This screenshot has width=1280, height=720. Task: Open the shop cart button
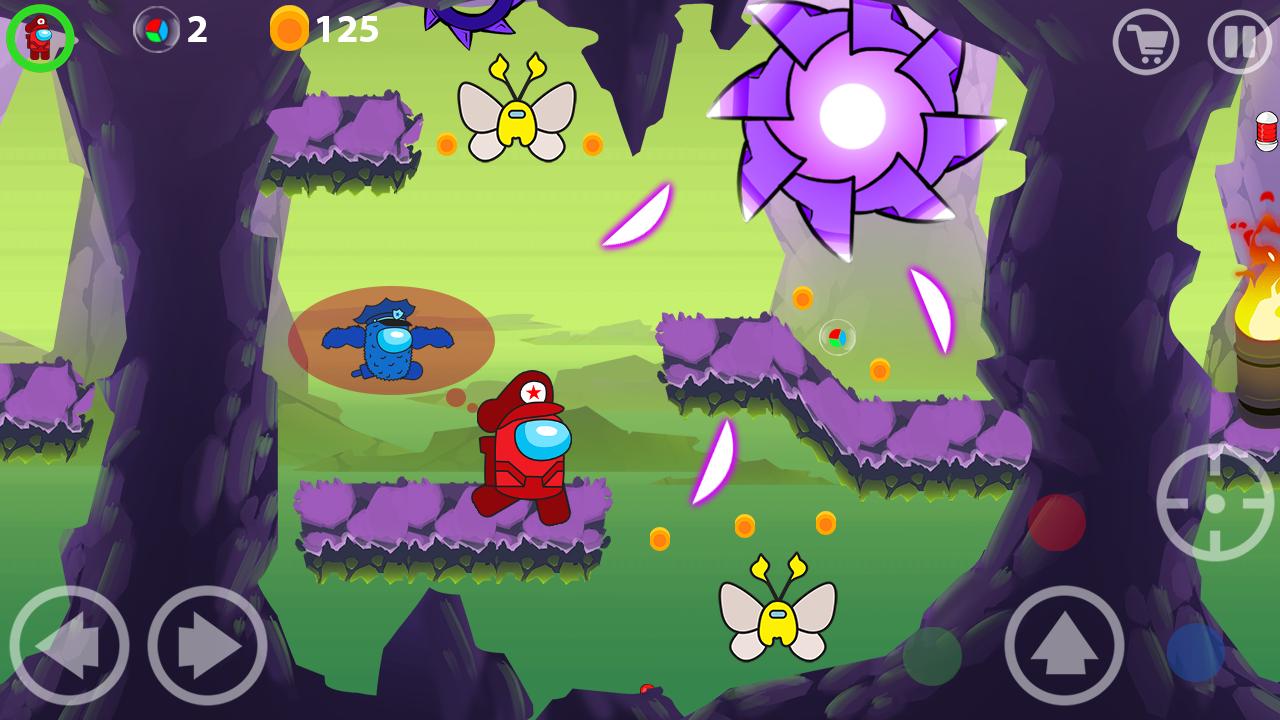[1145, 42]
